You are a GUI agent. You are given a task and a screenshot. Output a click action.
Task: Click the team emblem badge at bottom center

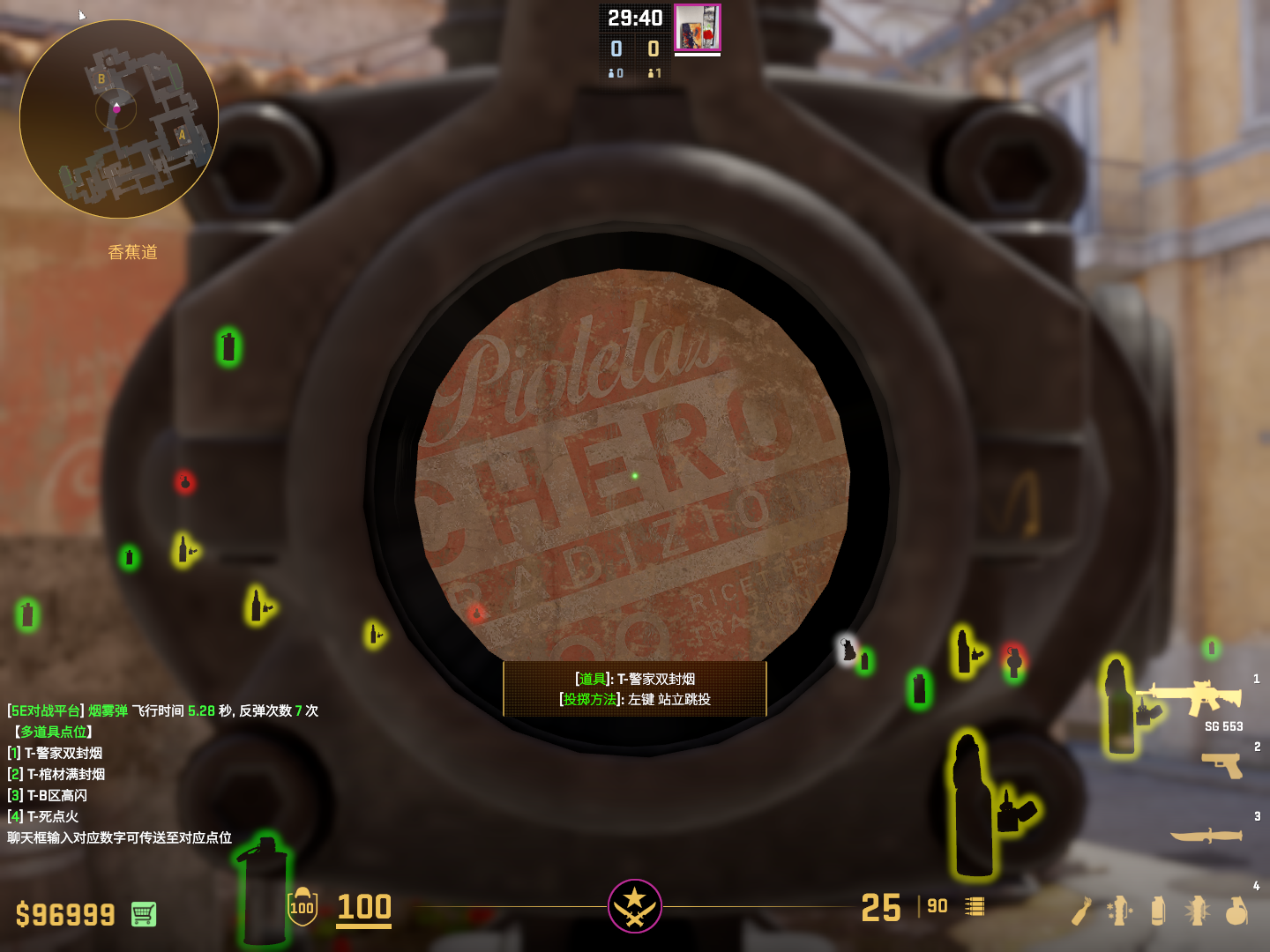coord(635,905)
